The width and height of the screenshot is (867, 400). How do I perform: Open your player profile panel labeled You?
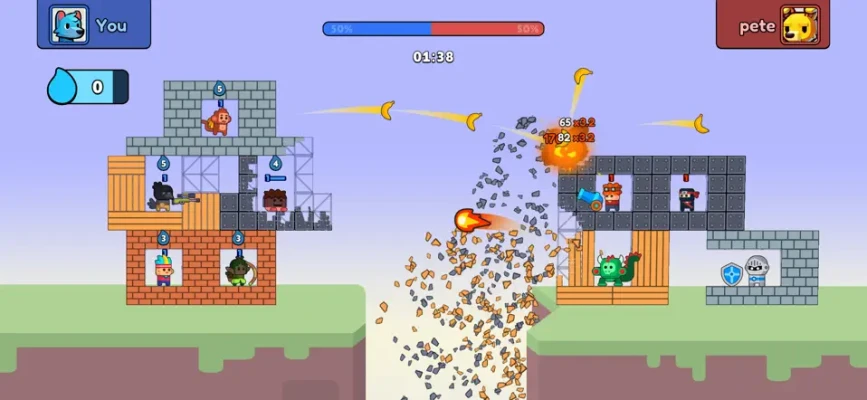[93, 24]
